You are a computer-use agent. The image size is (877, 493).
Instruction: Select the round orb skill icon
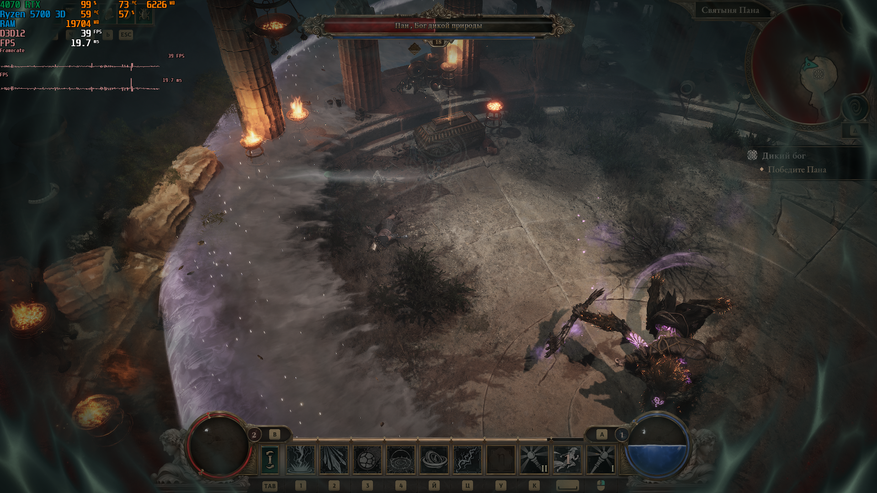pos(368,459)
